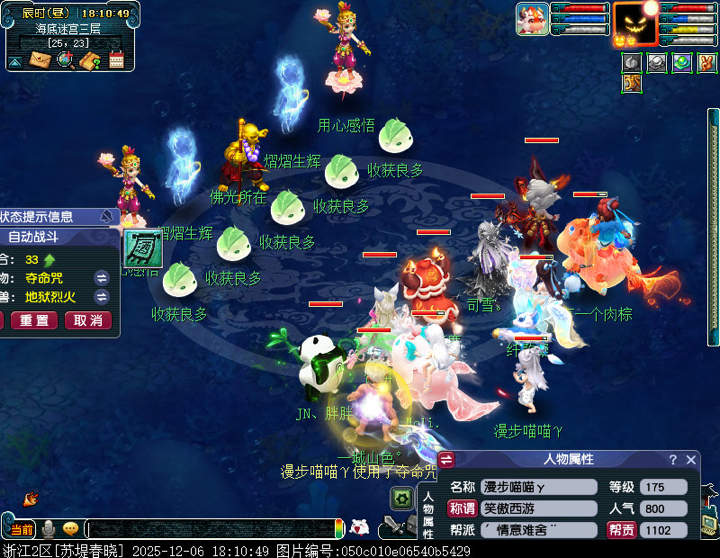The width and height of the screenshot is (720, 558).
Task: Click the pet portrait avatar
Action: pyautogui.click(x=532, y=19)
